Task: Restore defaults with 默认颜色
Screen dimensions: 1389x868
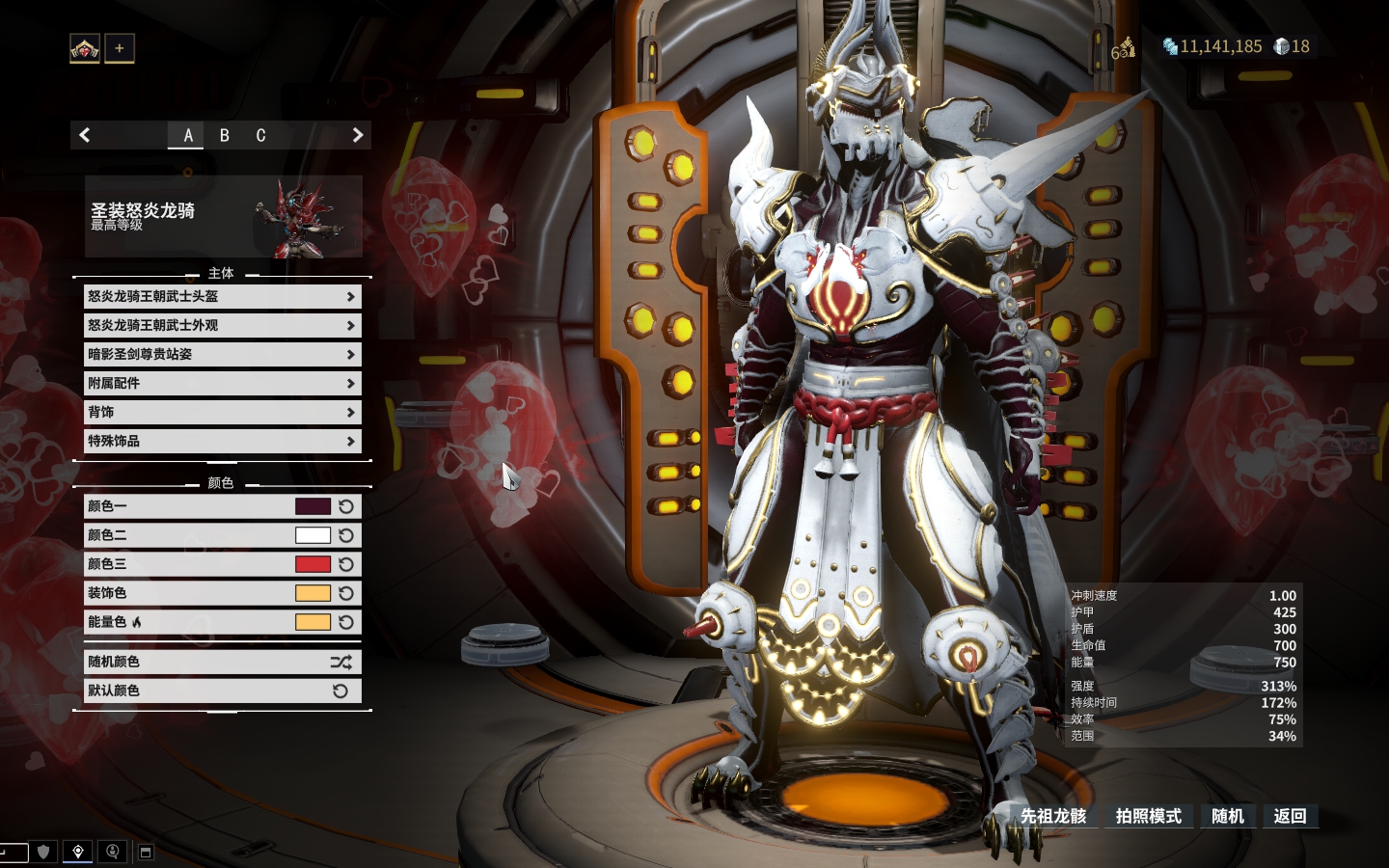Action: pos(222,692)
